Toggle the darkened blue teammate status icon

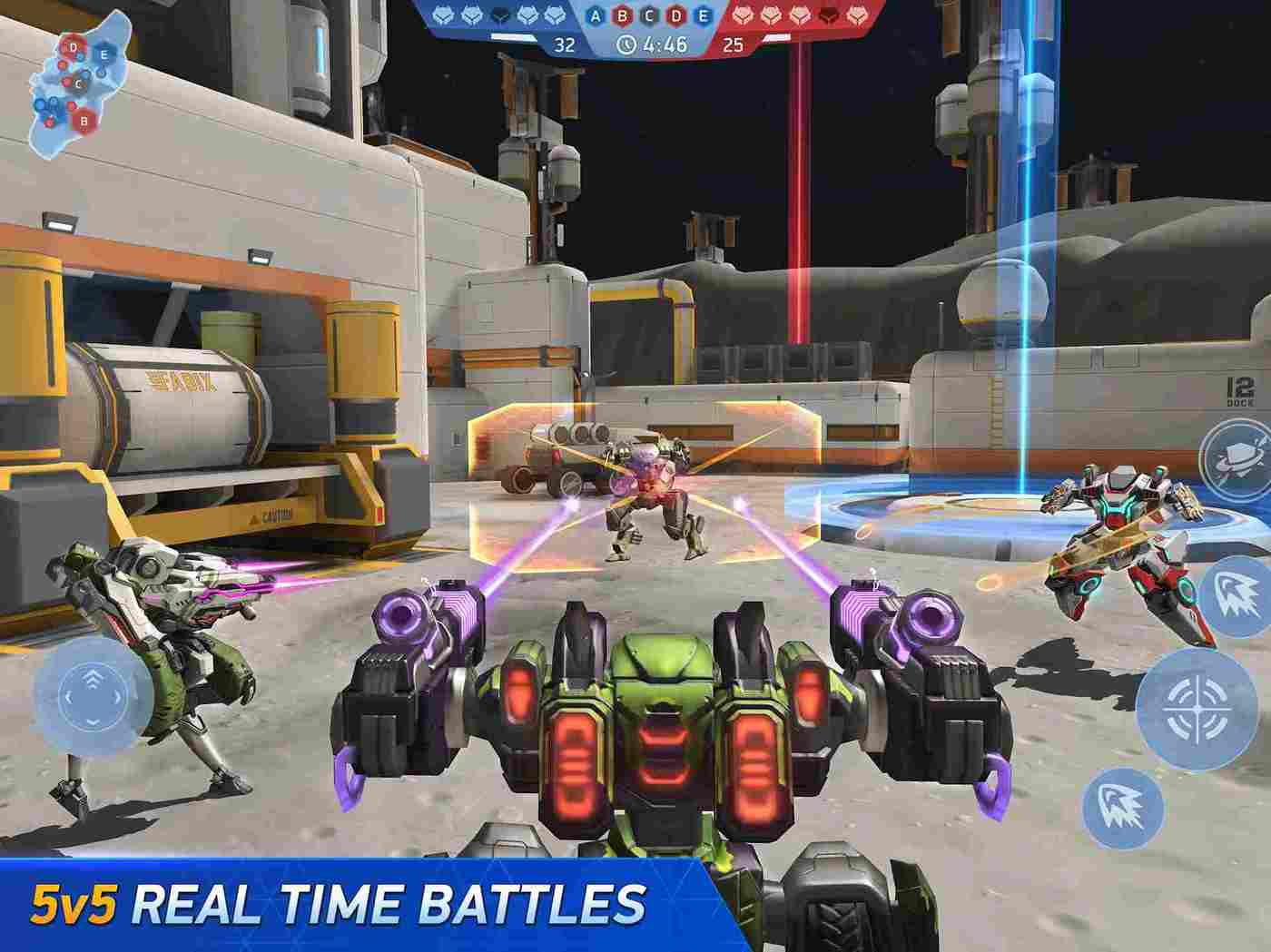coord(502,14)
